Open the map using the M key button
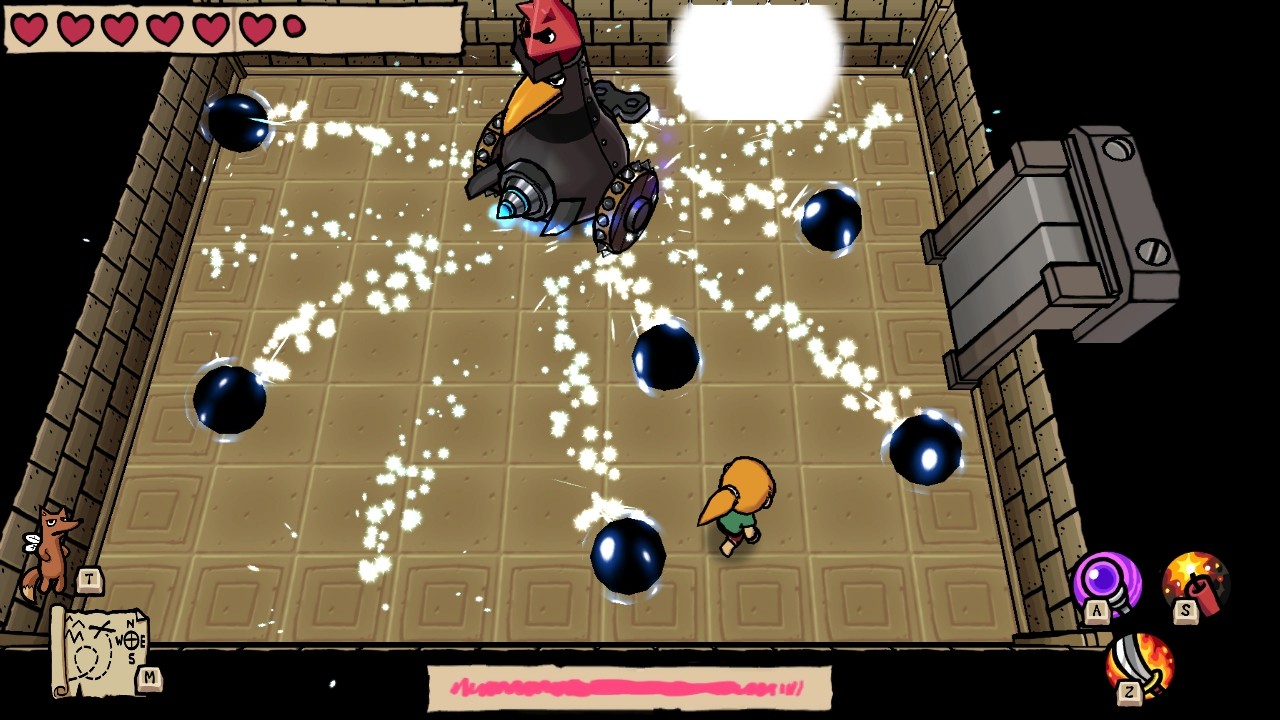Screen dimensions: 1280x720 [150, 676]
